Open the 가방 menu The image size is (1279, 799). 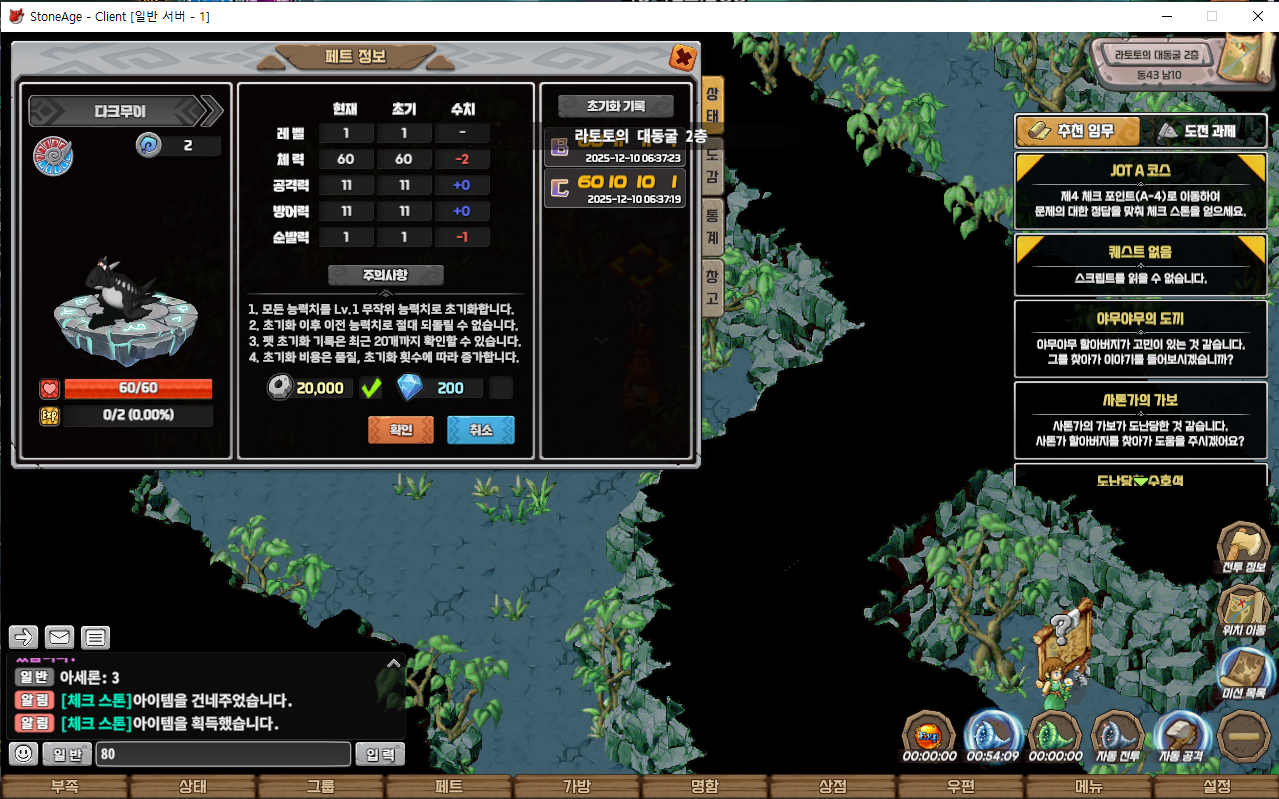(x=576, y=787)
